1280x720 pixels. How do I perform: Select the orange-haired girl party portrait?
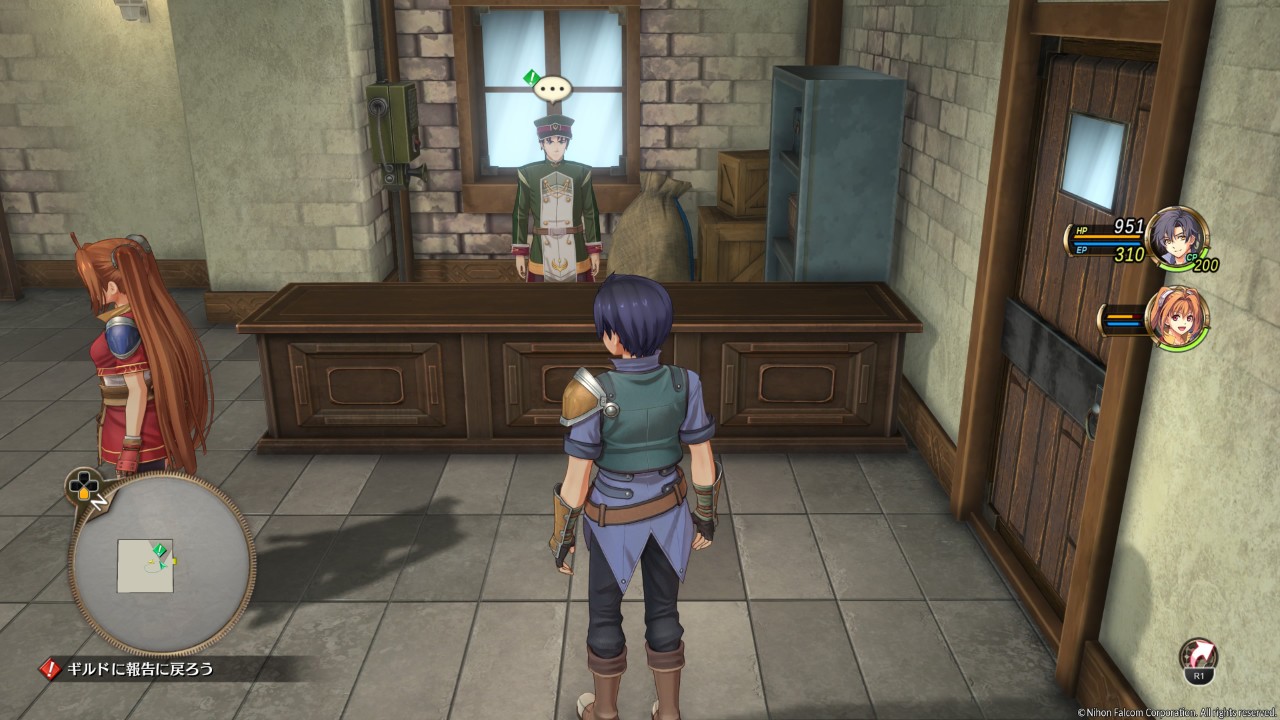(x=1176, y=317)
